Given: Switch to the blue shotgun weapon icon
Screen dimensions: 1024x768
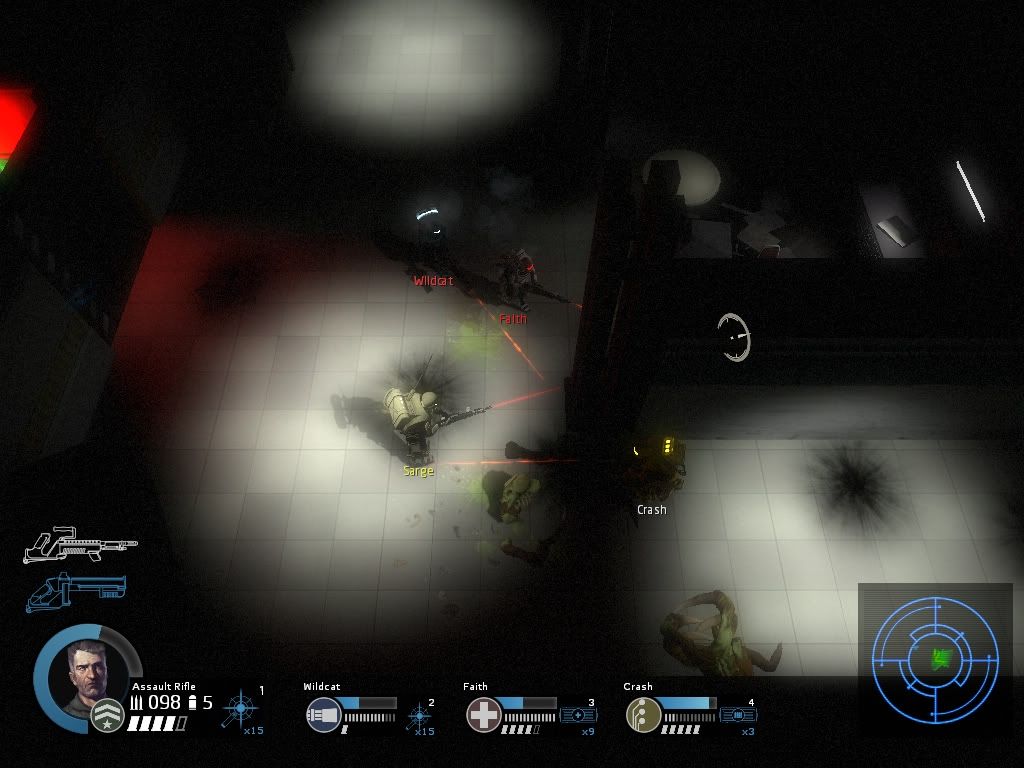Looking at the screenshot, I should [x=75, y=590].
